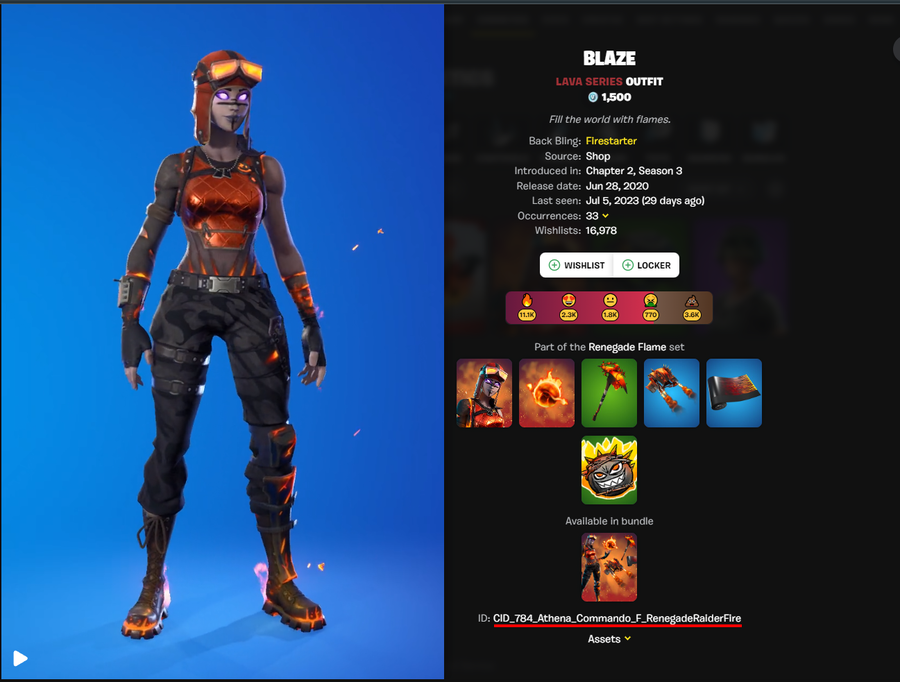Image resolution: width=900 pixels, height=682 pixels.
Task: React with the vomiting face emoji
Action: 651,307
